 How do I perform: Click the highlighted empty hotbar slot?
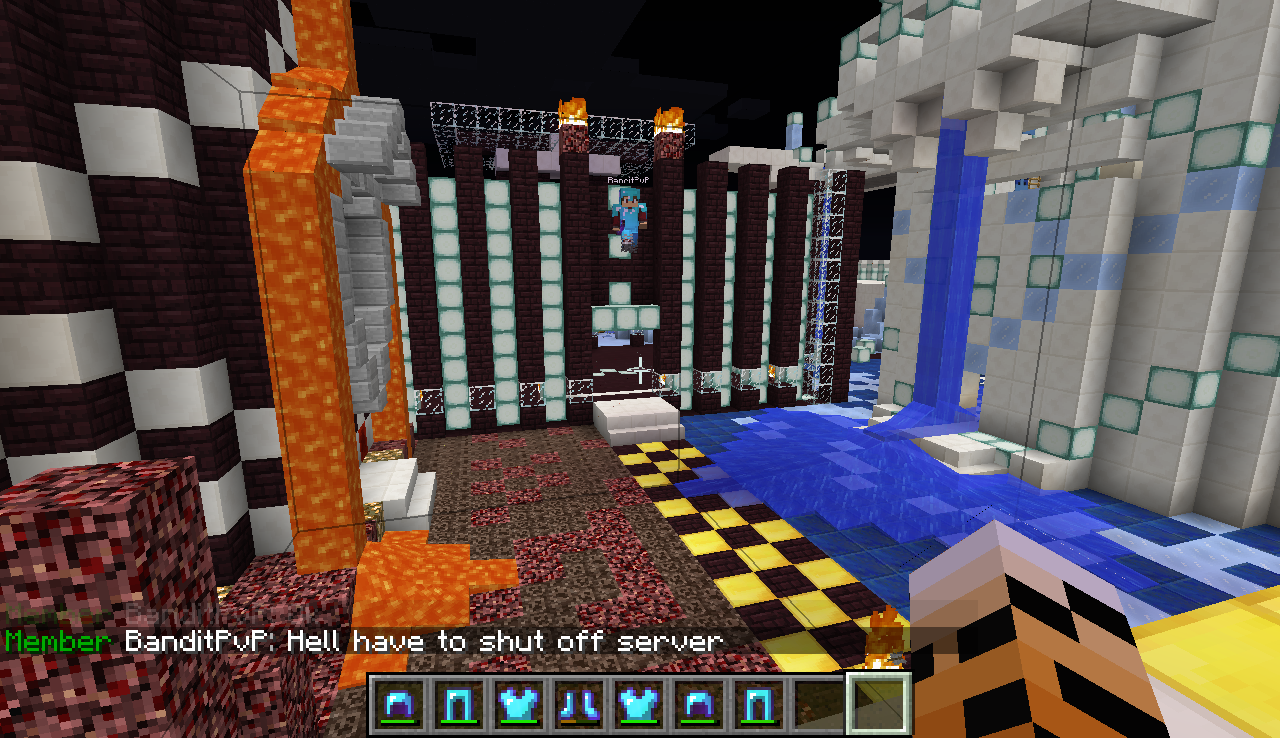[x=878, y=703]
